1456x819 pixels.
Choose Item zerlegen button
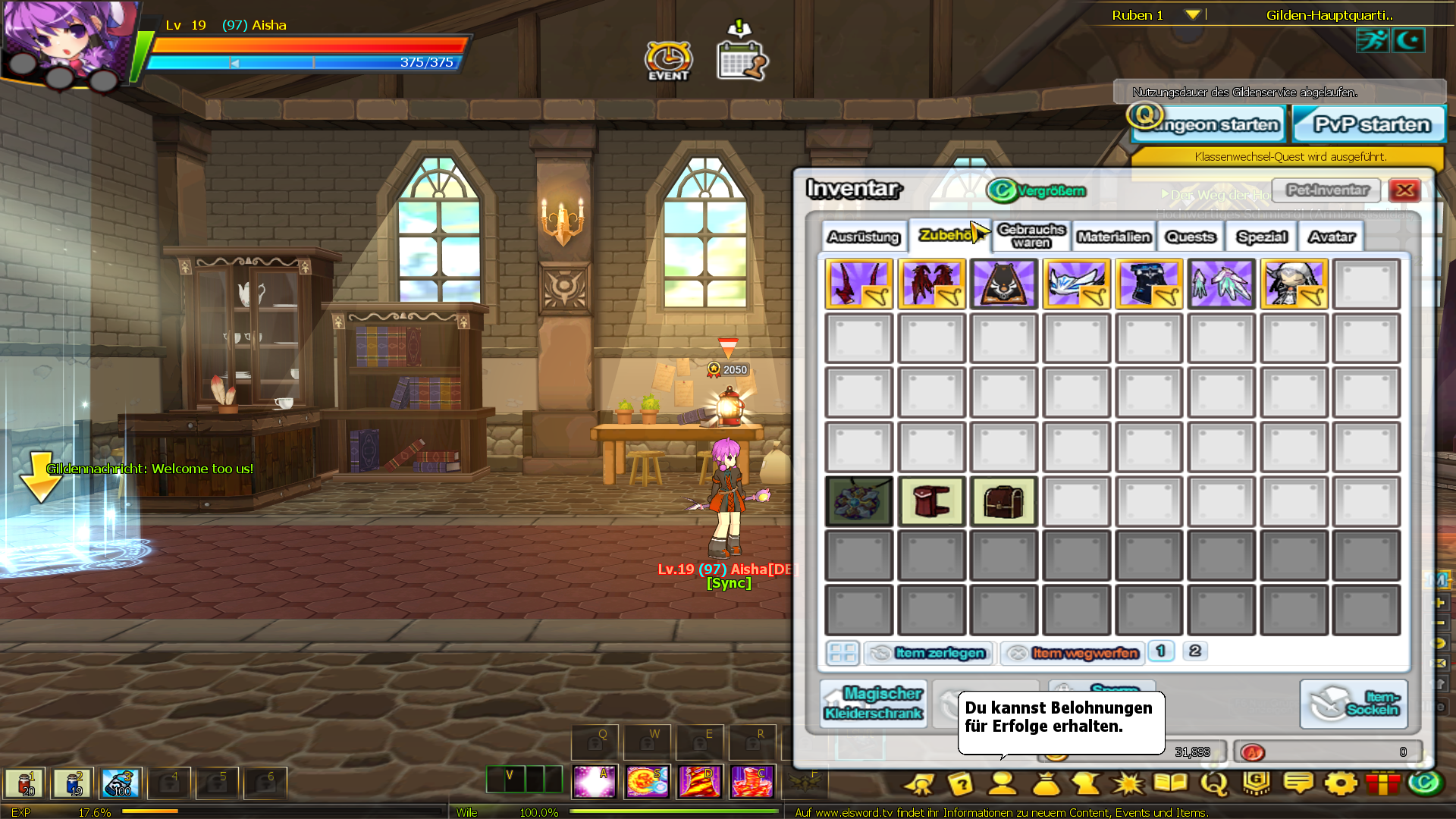click(929, 653)
